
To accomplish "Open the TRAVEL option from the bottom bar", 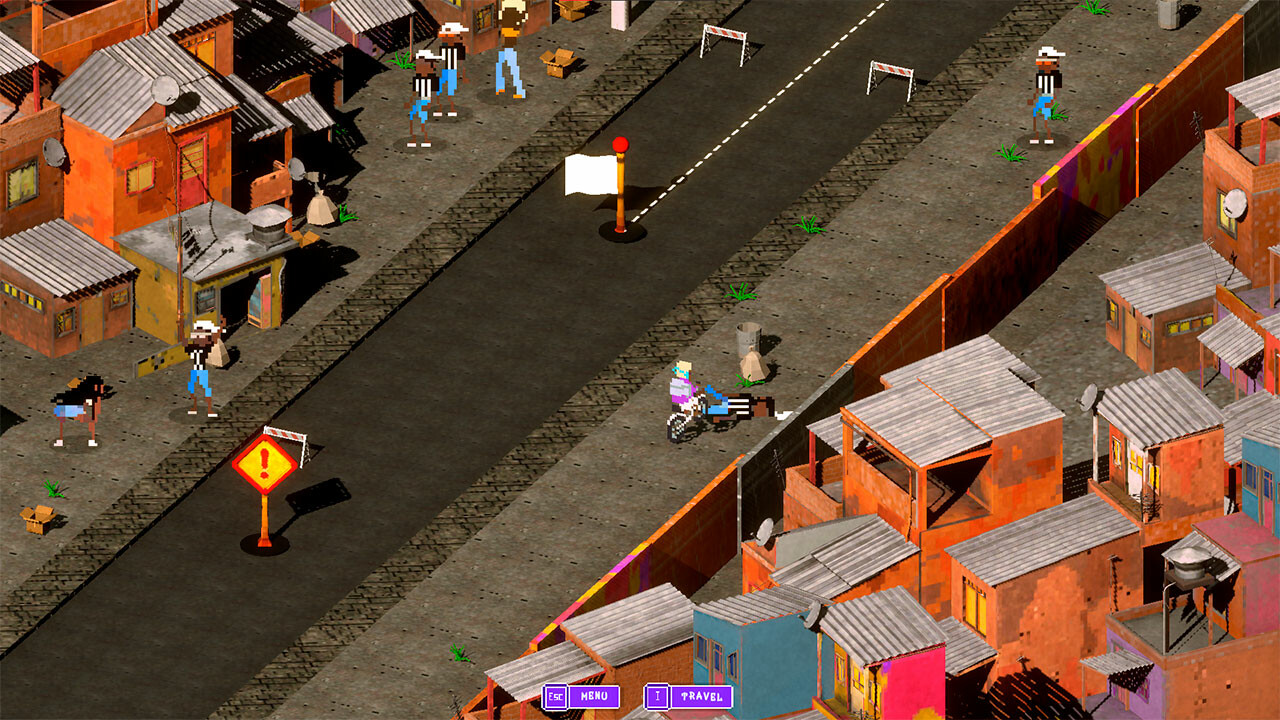I will click(x=700, y=696).
